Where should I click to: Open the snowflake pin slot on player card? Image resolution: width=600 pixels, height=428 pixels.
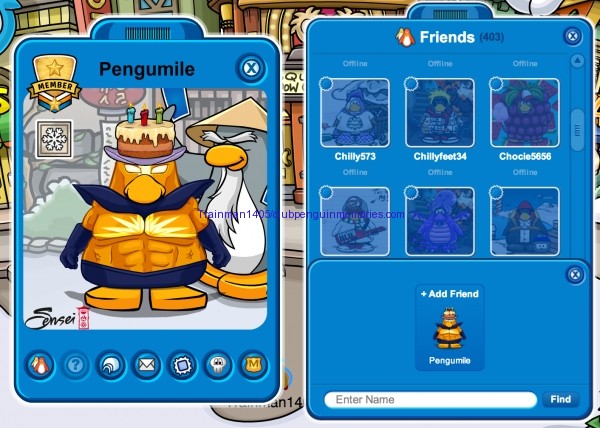click(52, 139)
